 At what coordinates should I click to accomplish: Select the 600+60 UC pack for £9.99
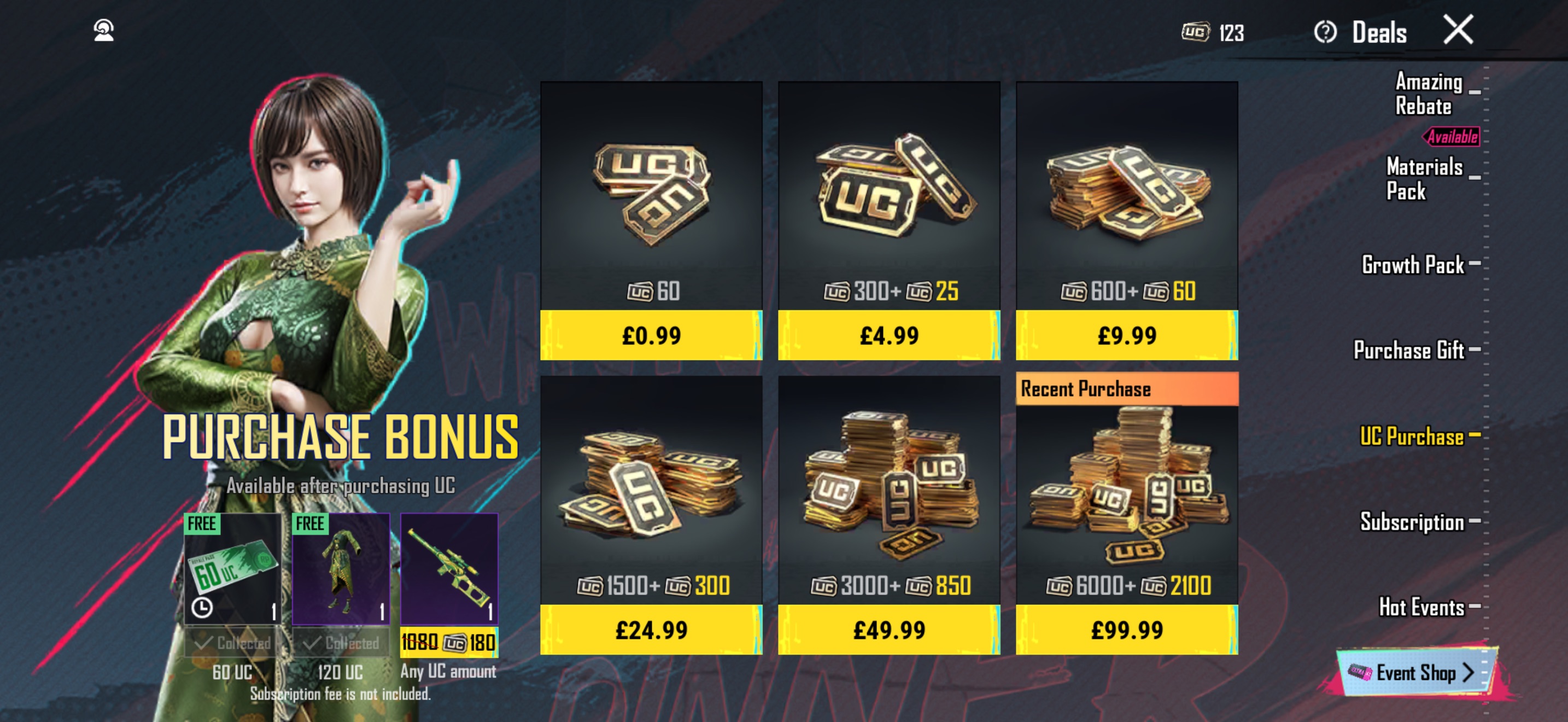1126,335
